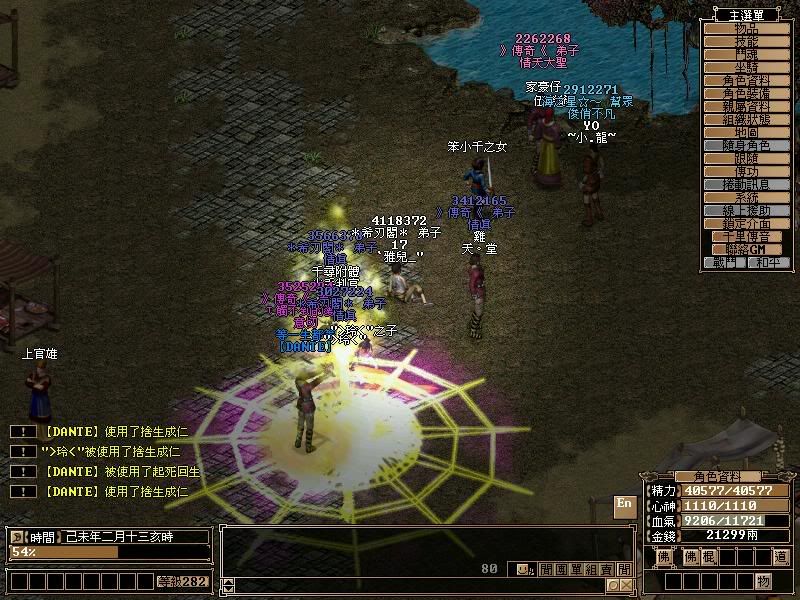Select 坐騎 mount in the main menu
The width and height of the screenshot is (800, 600).
(746, 67)
